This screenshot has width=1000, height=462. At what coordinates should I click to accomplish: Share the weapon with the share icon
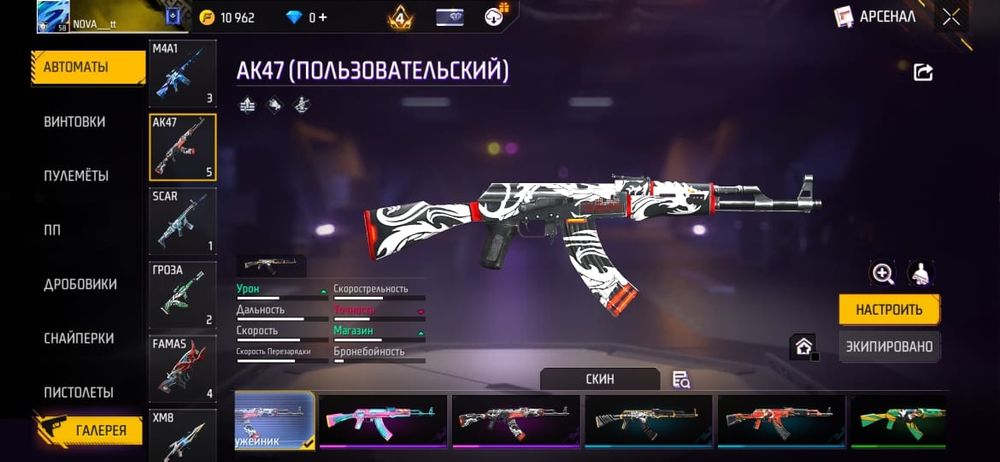pyautogui.click(x=923, y=72)
